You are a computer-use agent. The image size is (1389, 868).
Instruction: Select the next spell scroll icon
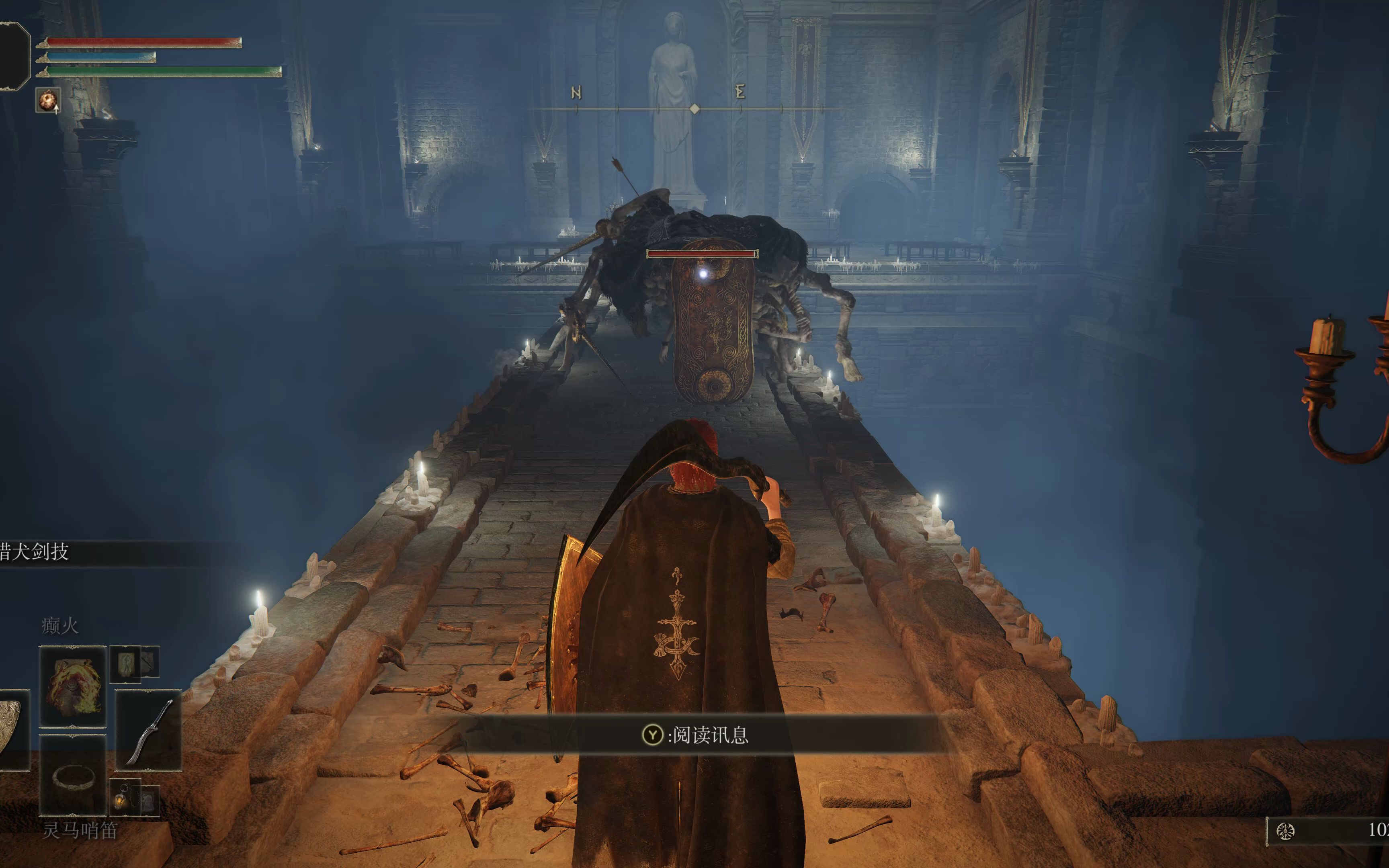pos(125,663)
